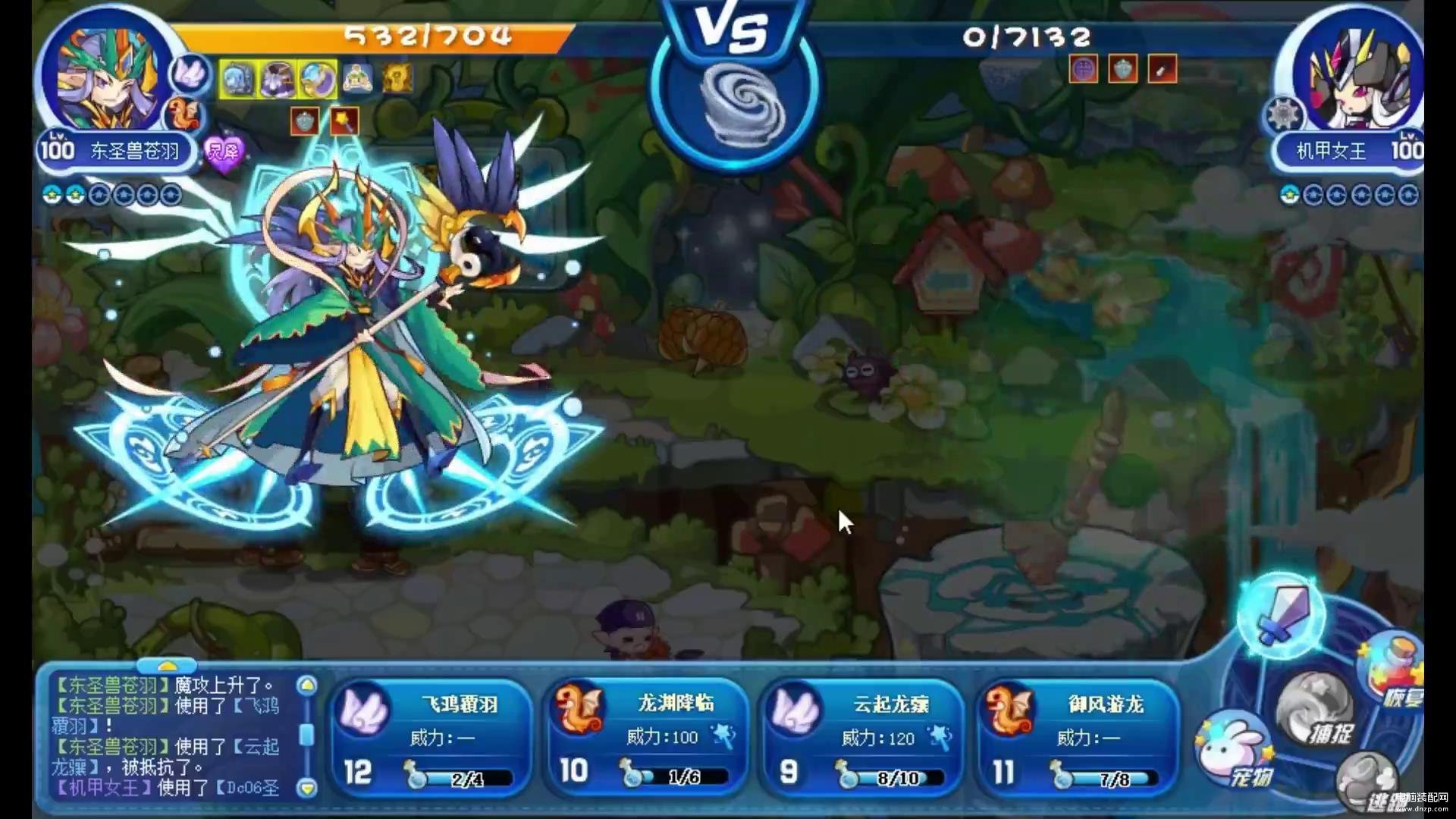
Task: Click the golden bear buff icon
Action: point(397,78)
